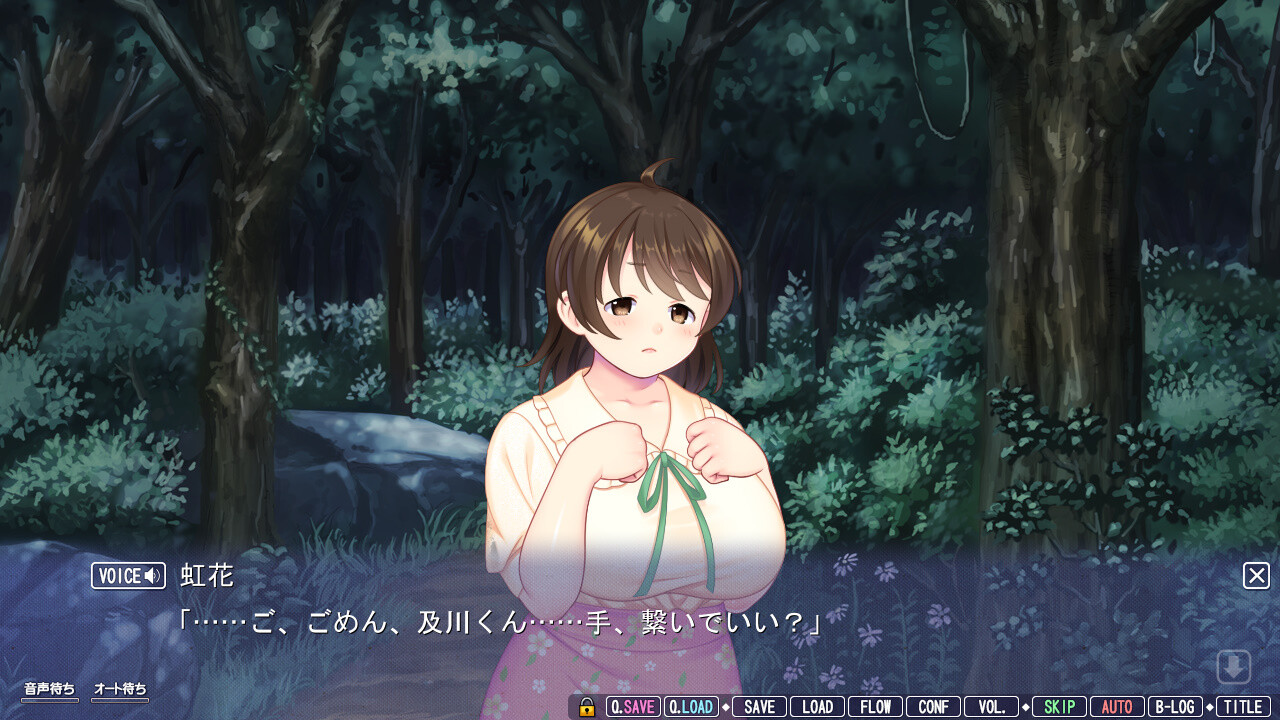Toggle the lock icon on the toolbar

(587, 707)
